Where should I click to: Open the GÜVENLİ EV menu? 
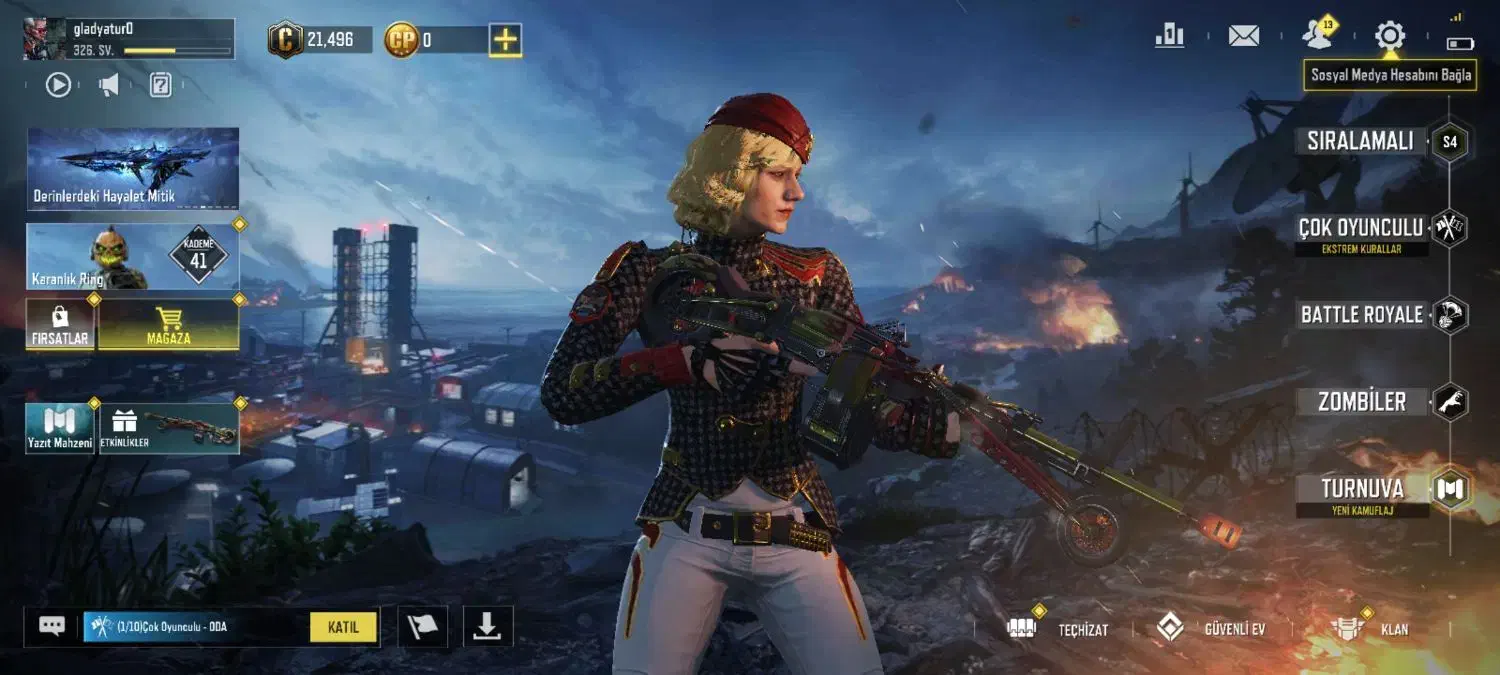tap(1211, 628)
